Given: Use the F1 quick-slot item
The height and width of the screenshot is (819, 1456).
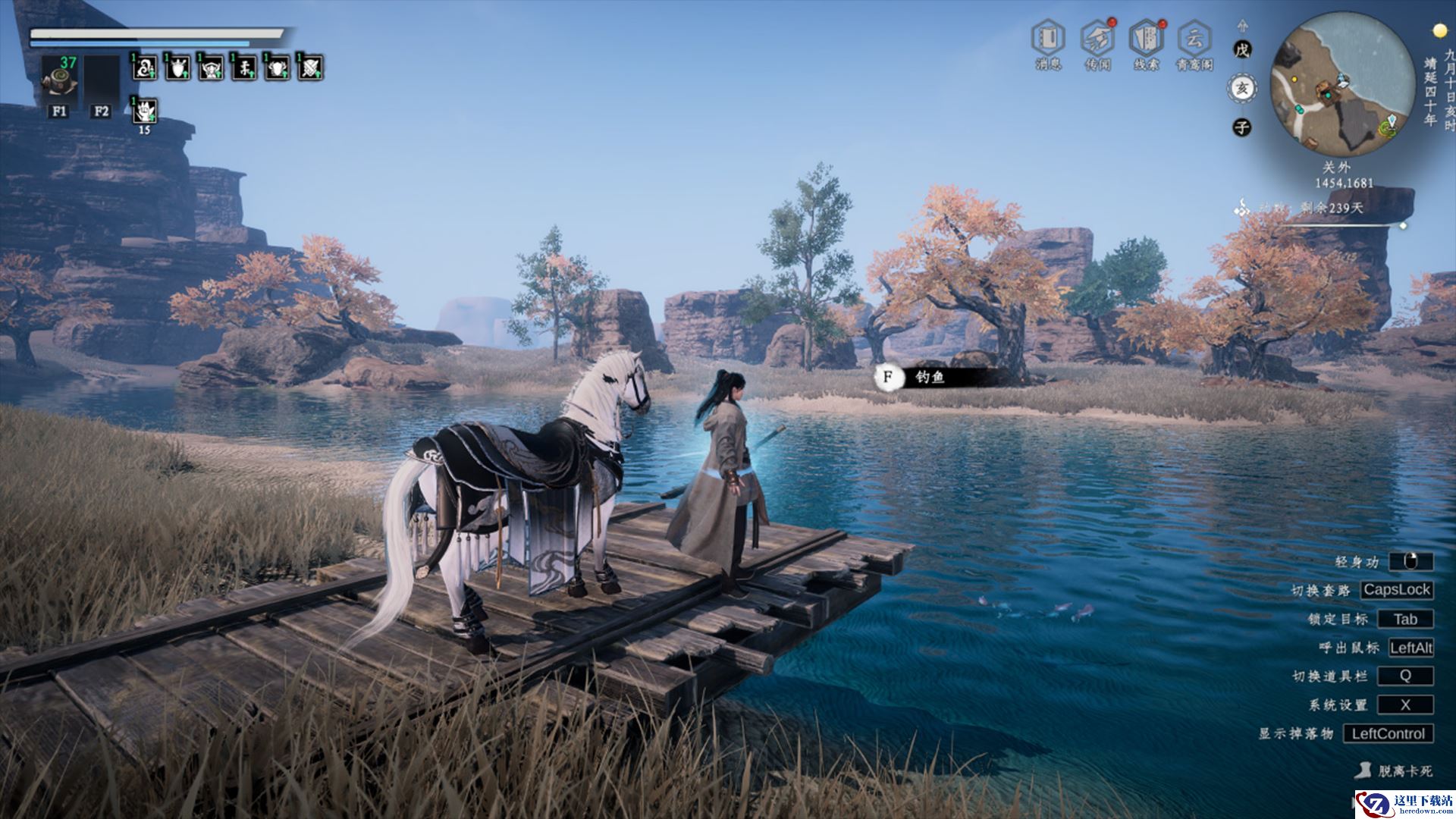Looking at the screenshot, I should pyautogui.click(x=59, y=79).
